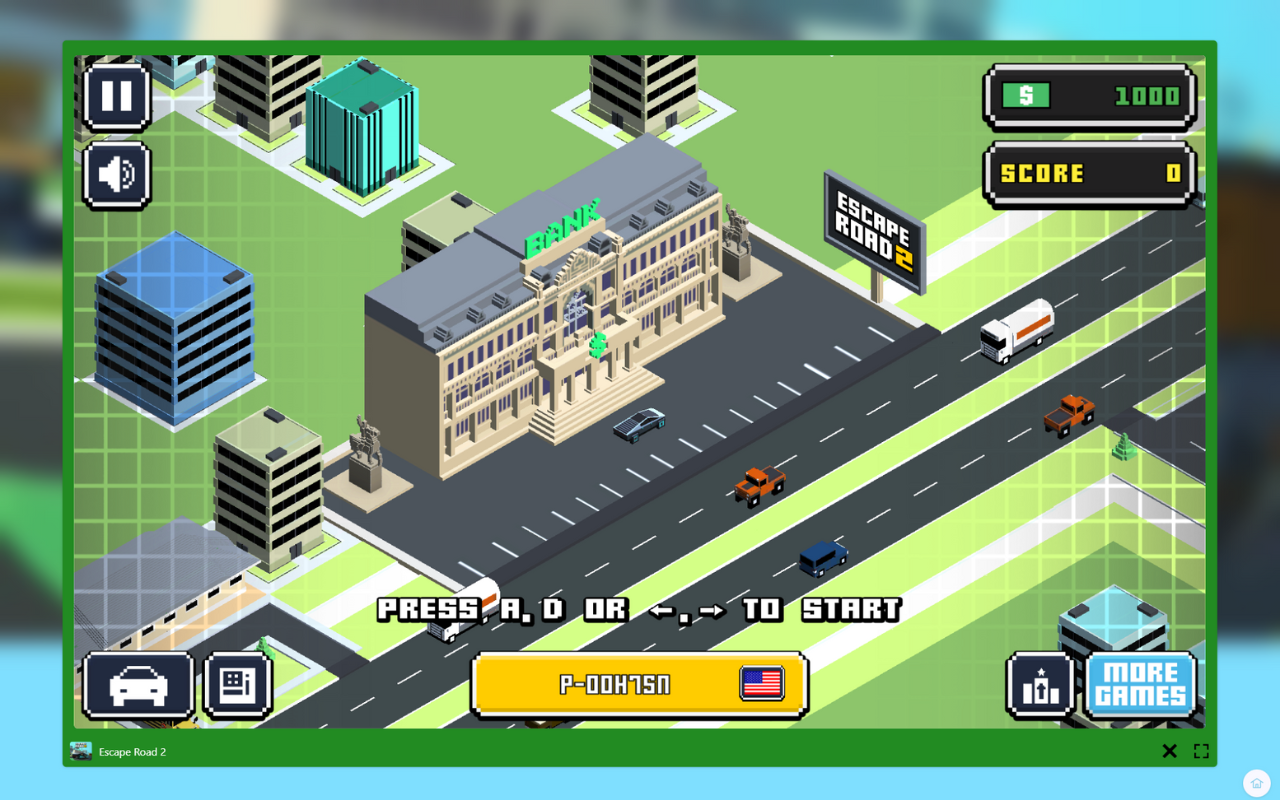
Task: Open the game info panel
Action: coord(237,685)
